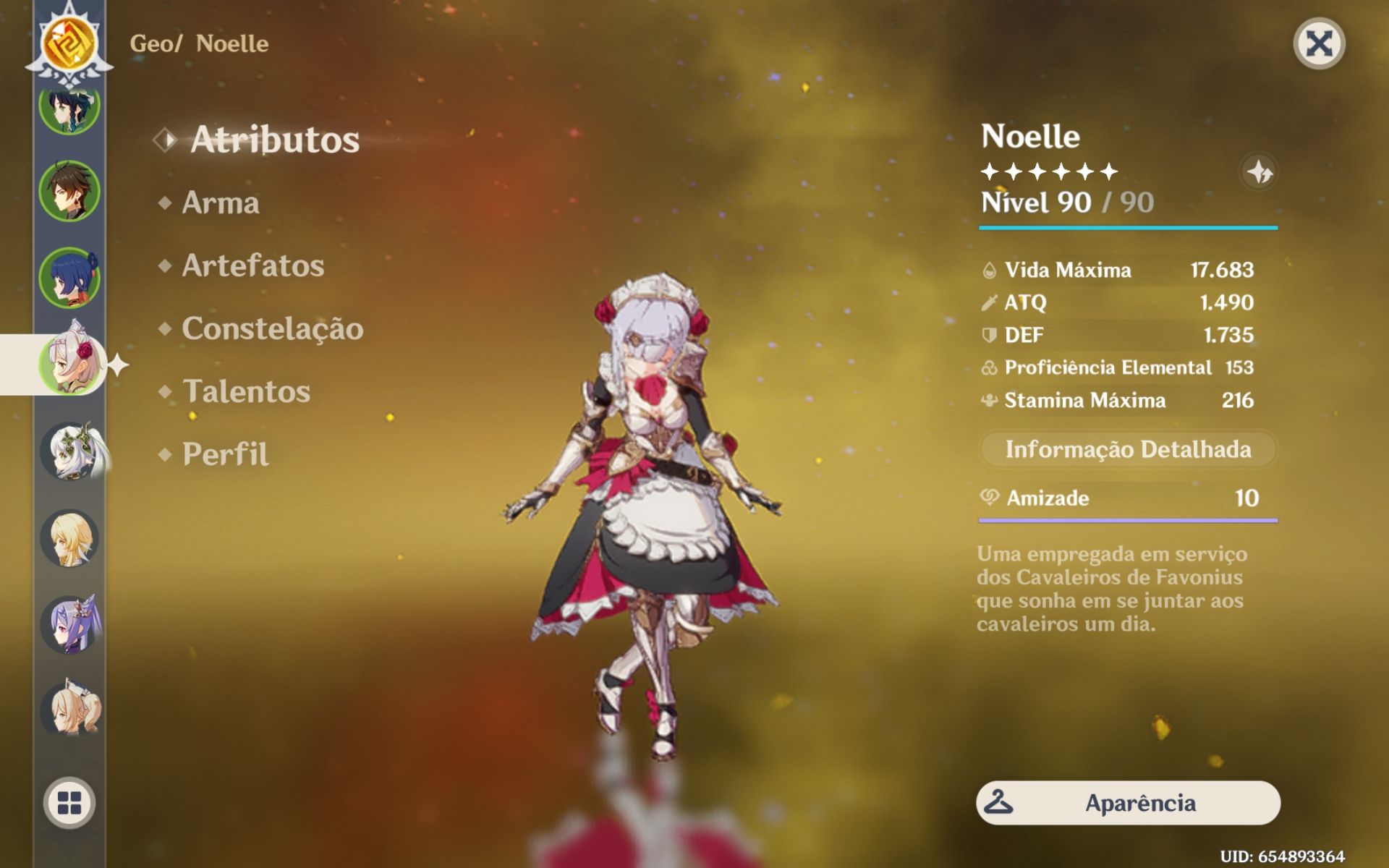
Task: Click the ATQ sword stat icon
Action: (x=990, y=303)
